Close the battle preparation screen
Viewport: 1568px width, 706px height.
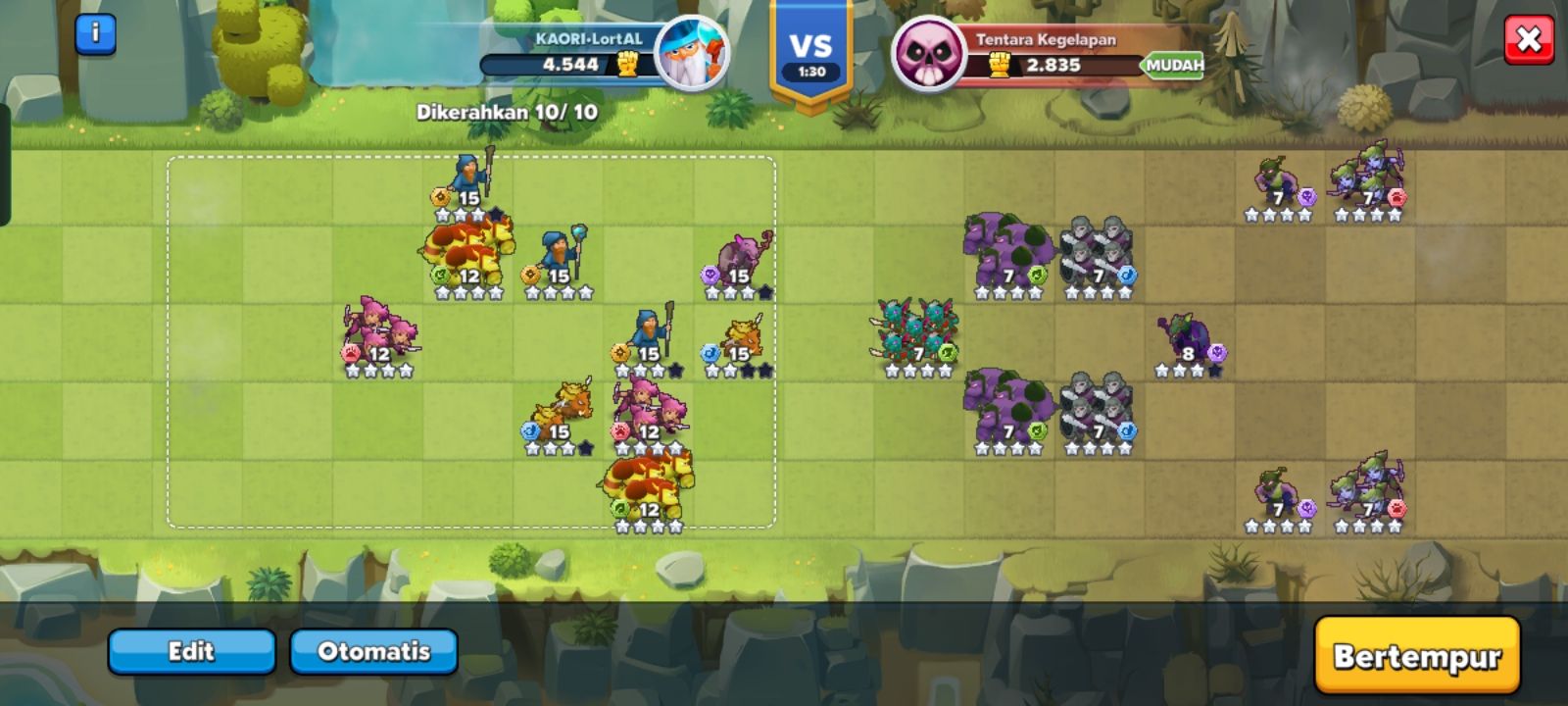pos(1528,40)
